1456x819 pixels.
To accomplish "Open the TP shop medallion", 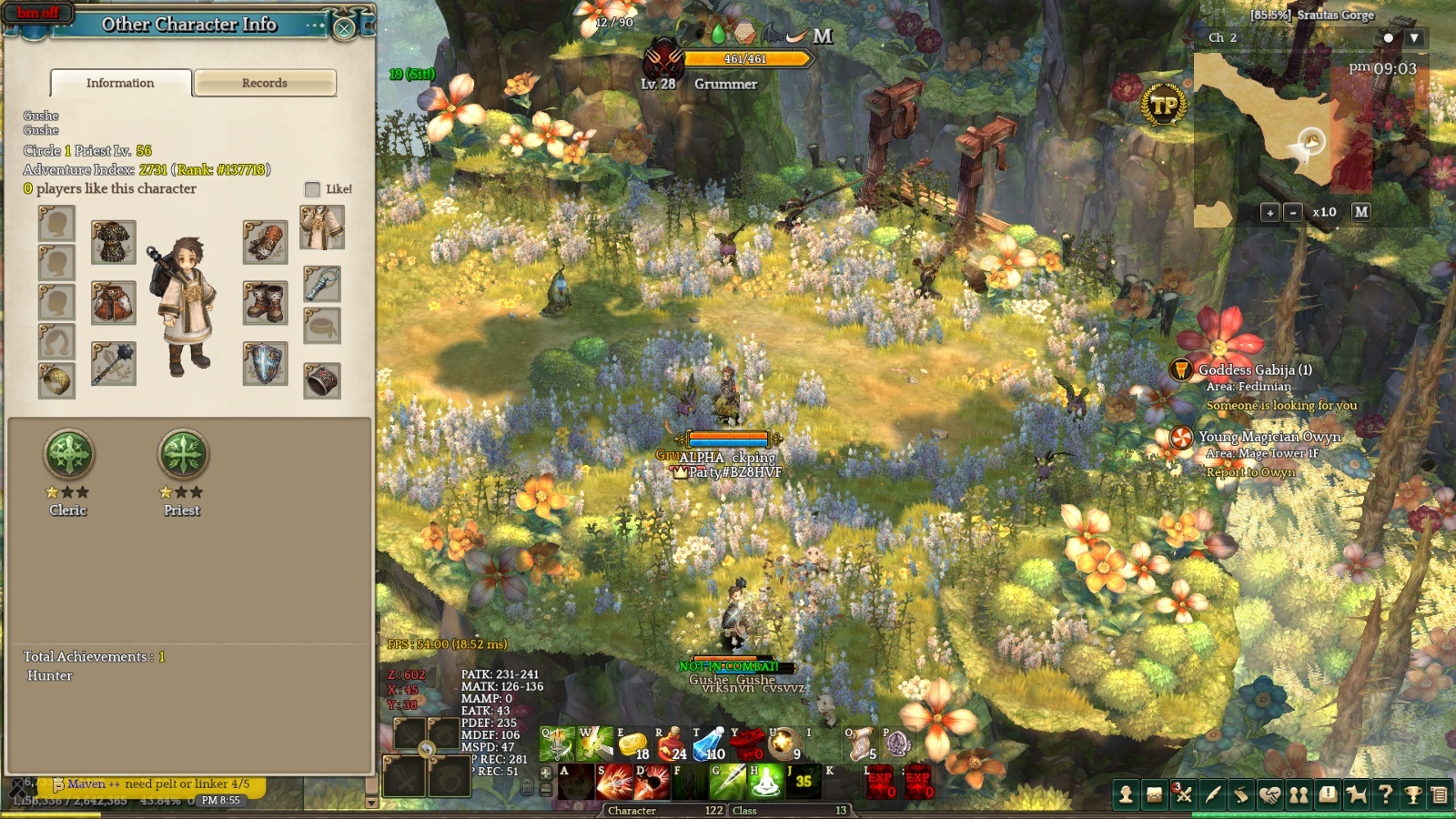I will click(1164, 106).
